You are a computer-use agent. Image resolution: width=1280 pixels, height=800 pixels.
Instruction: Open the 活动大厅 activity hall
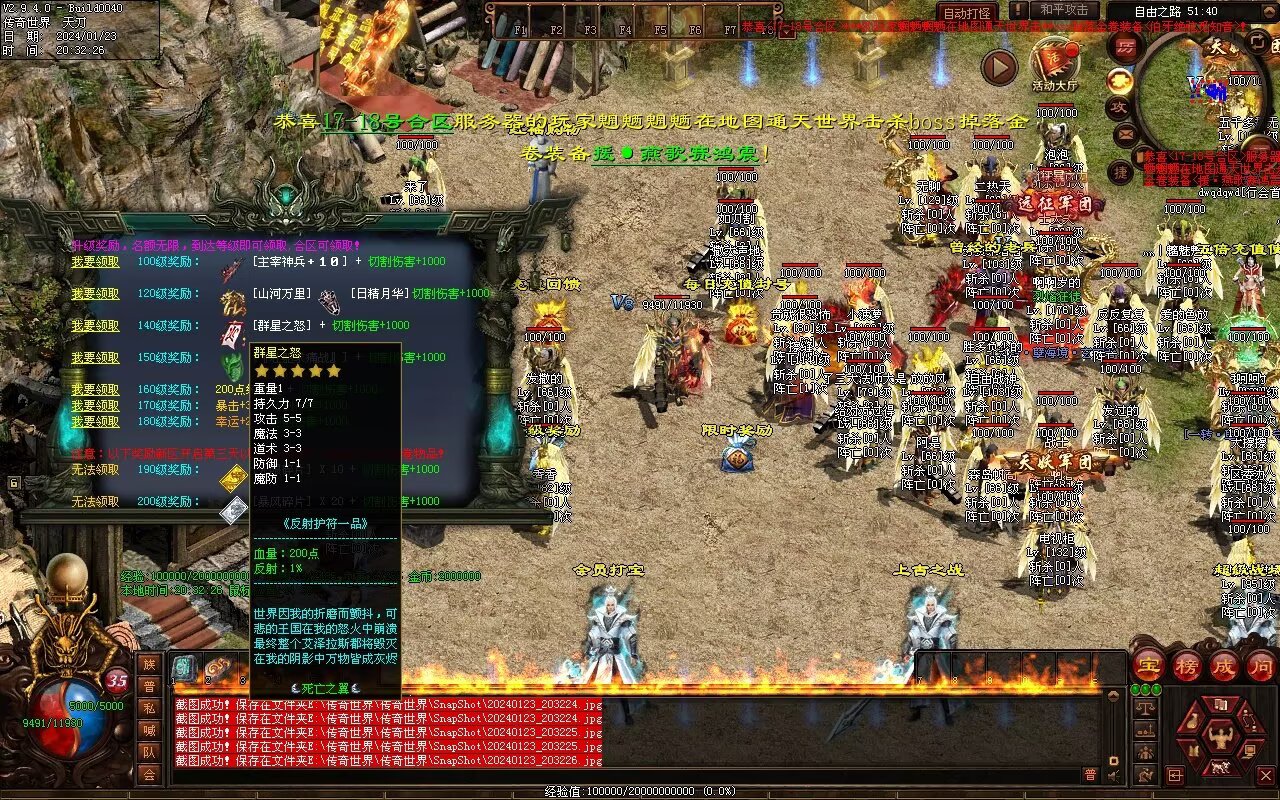[1054, 66]
